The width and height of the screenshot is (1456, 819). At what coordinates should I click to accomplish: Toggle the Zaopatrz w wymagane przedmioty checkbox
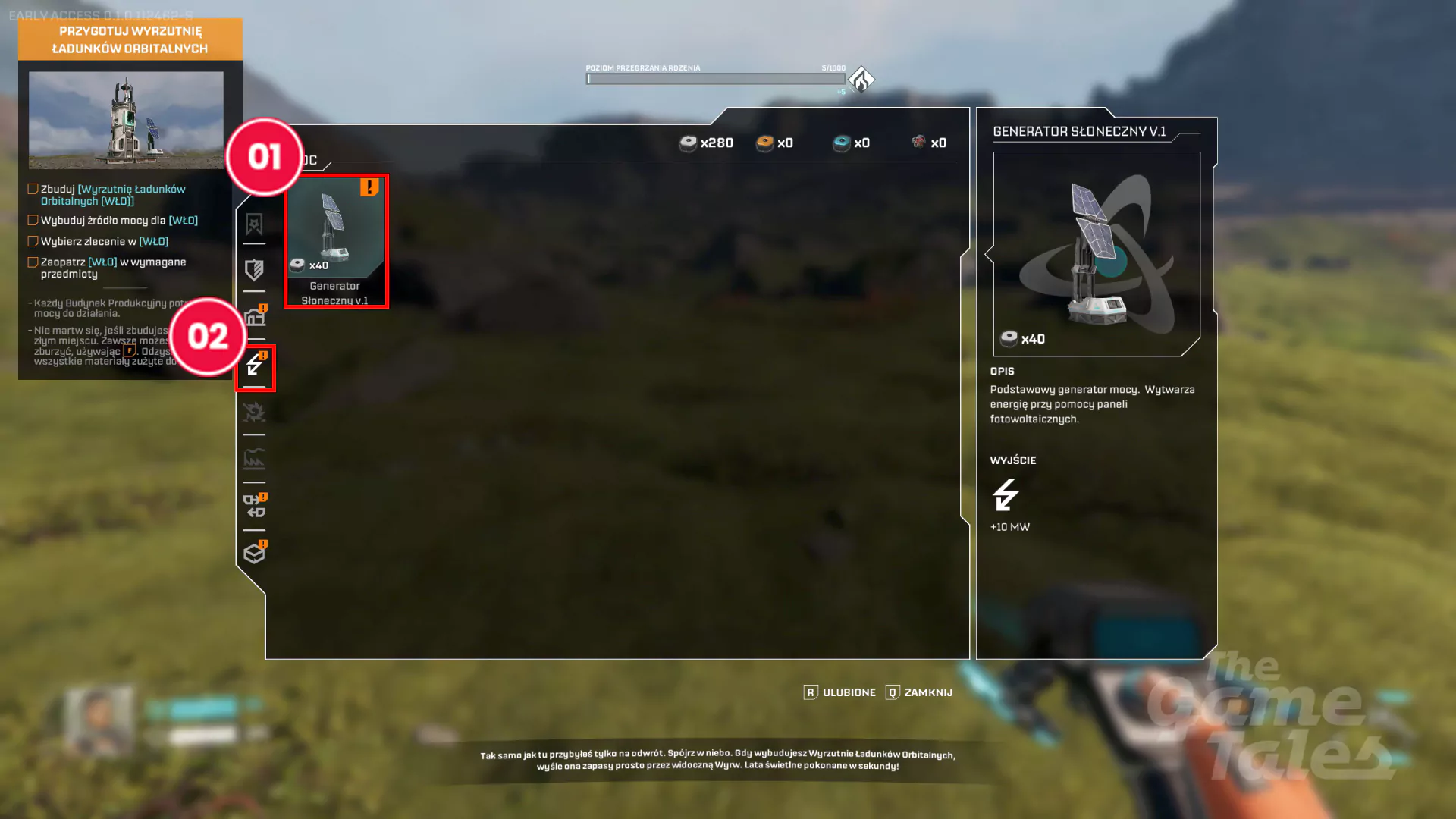pos(33,262)
